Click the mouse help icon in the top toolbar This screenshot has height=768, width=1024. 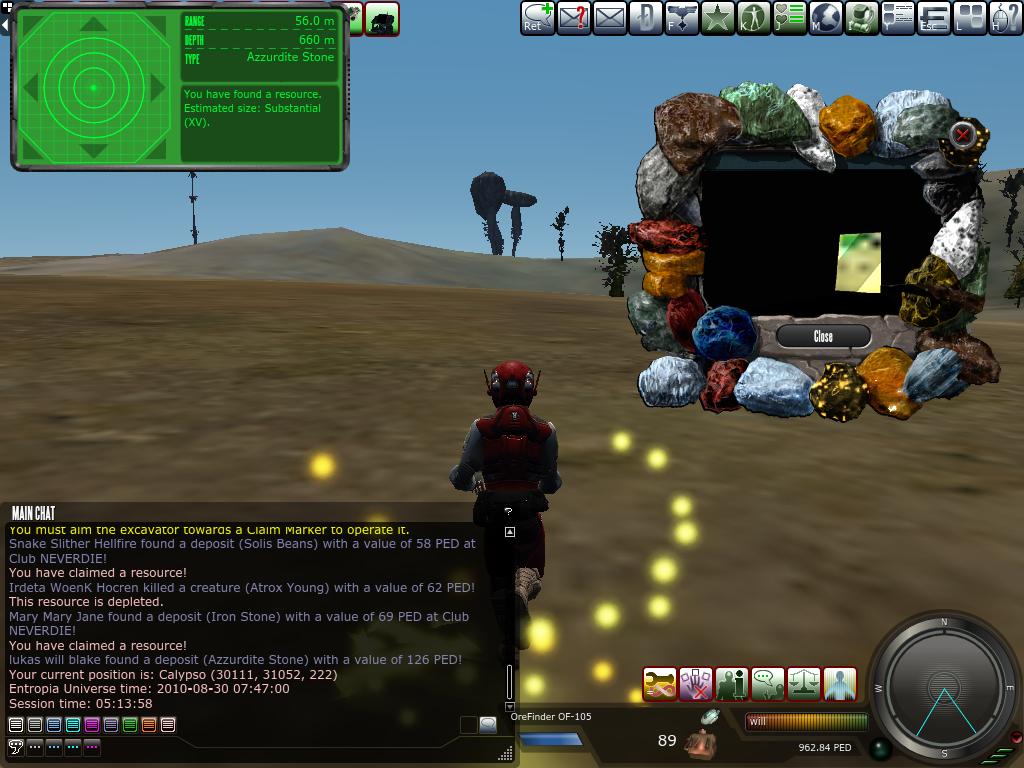1006,18
